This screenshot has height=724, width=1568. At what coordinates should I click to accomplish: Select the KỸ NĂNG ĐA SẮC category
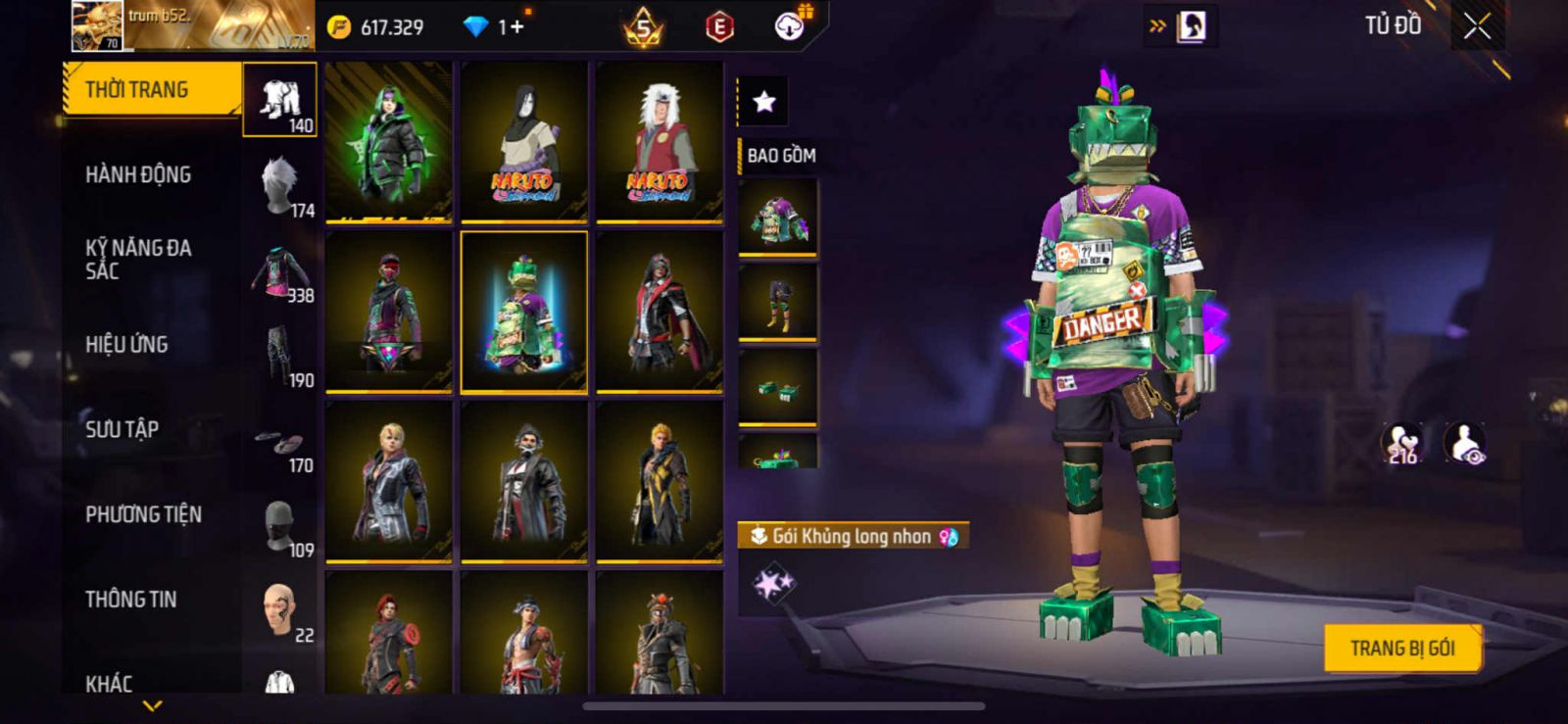pos(138,260)
